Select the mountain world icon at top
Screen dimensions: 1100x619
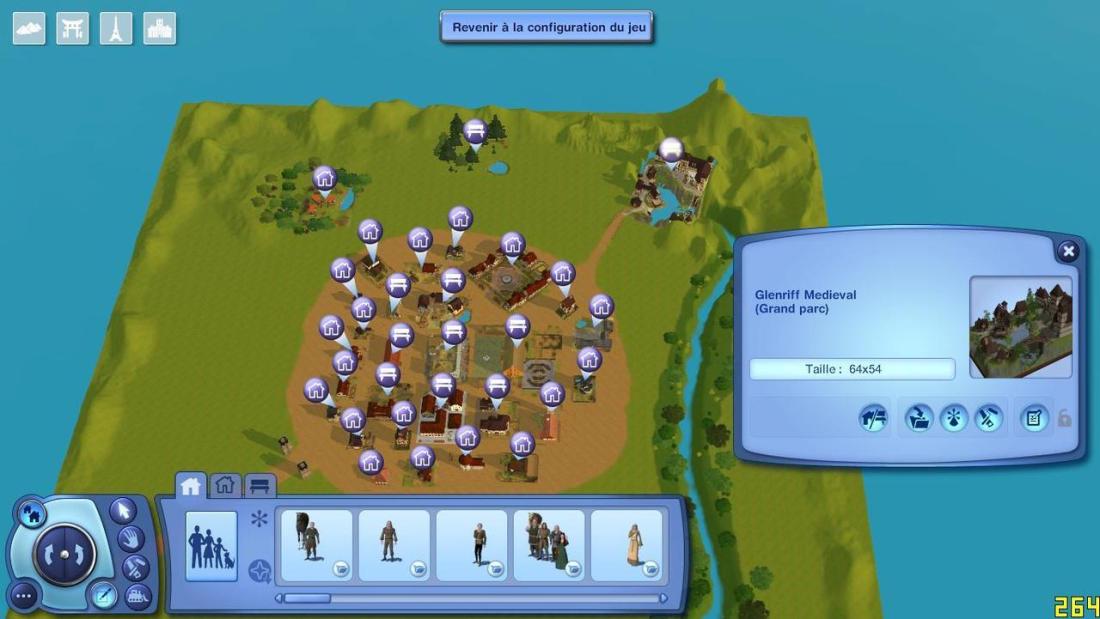pos(29,28)
